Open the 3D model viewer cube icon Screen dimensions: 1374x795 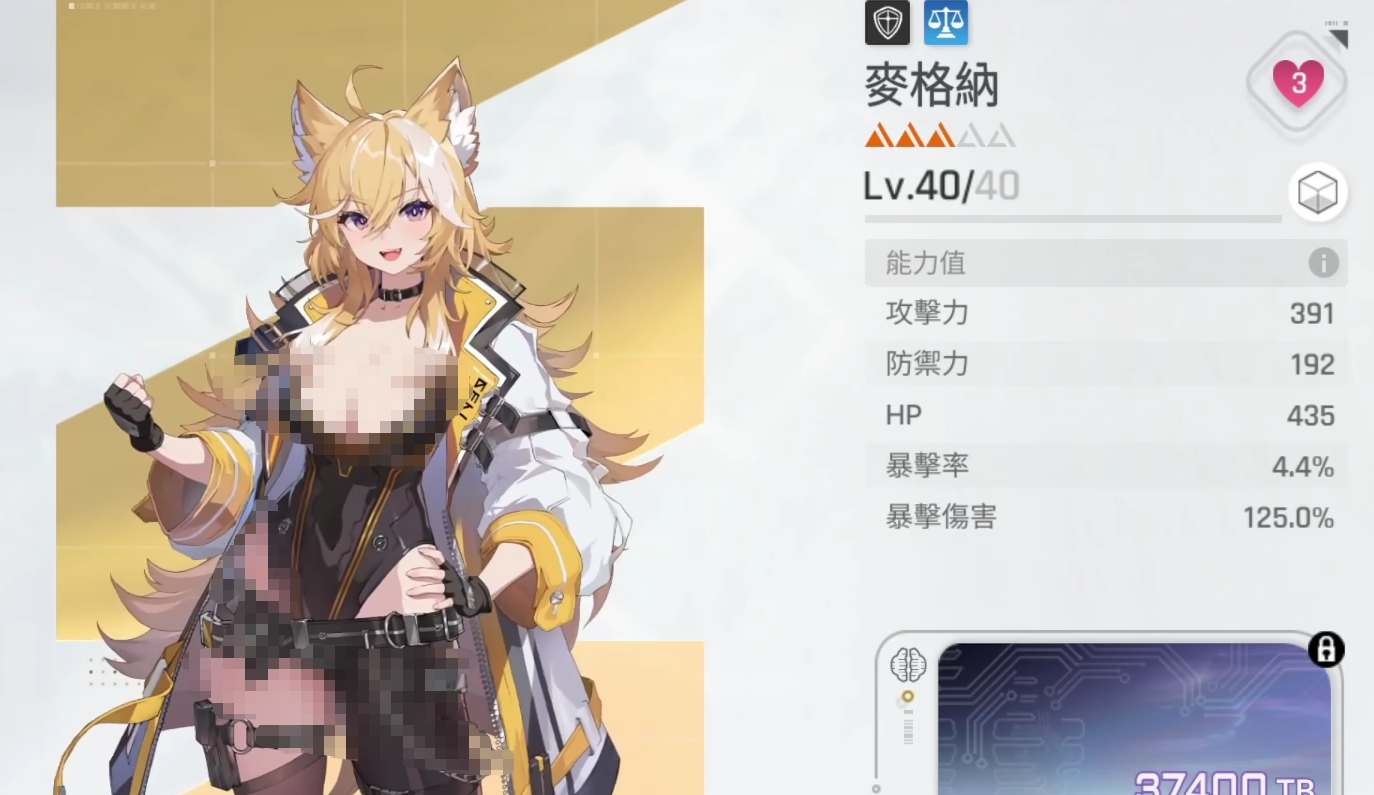click(x=1318, y=193)
